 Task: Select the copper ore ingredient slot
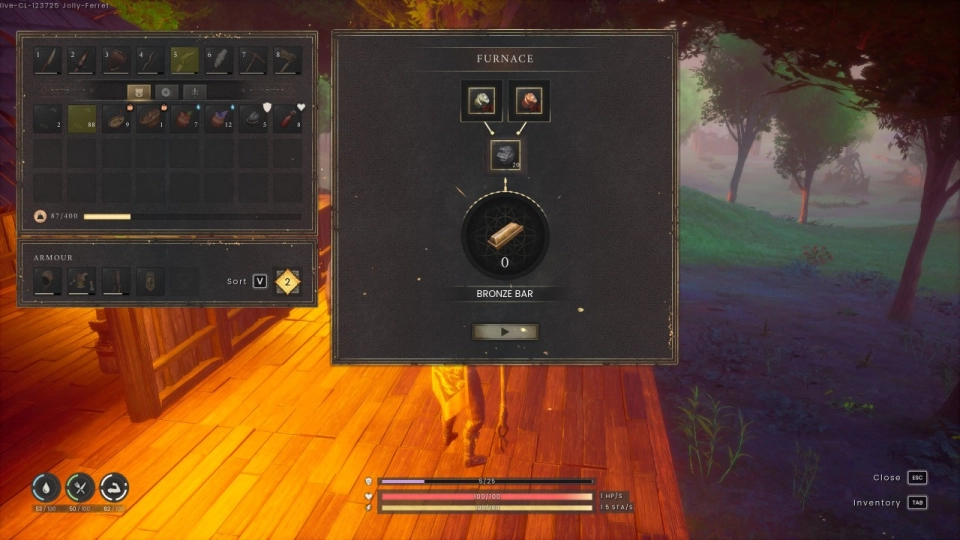pyautogui.click(x=529, y=101)
